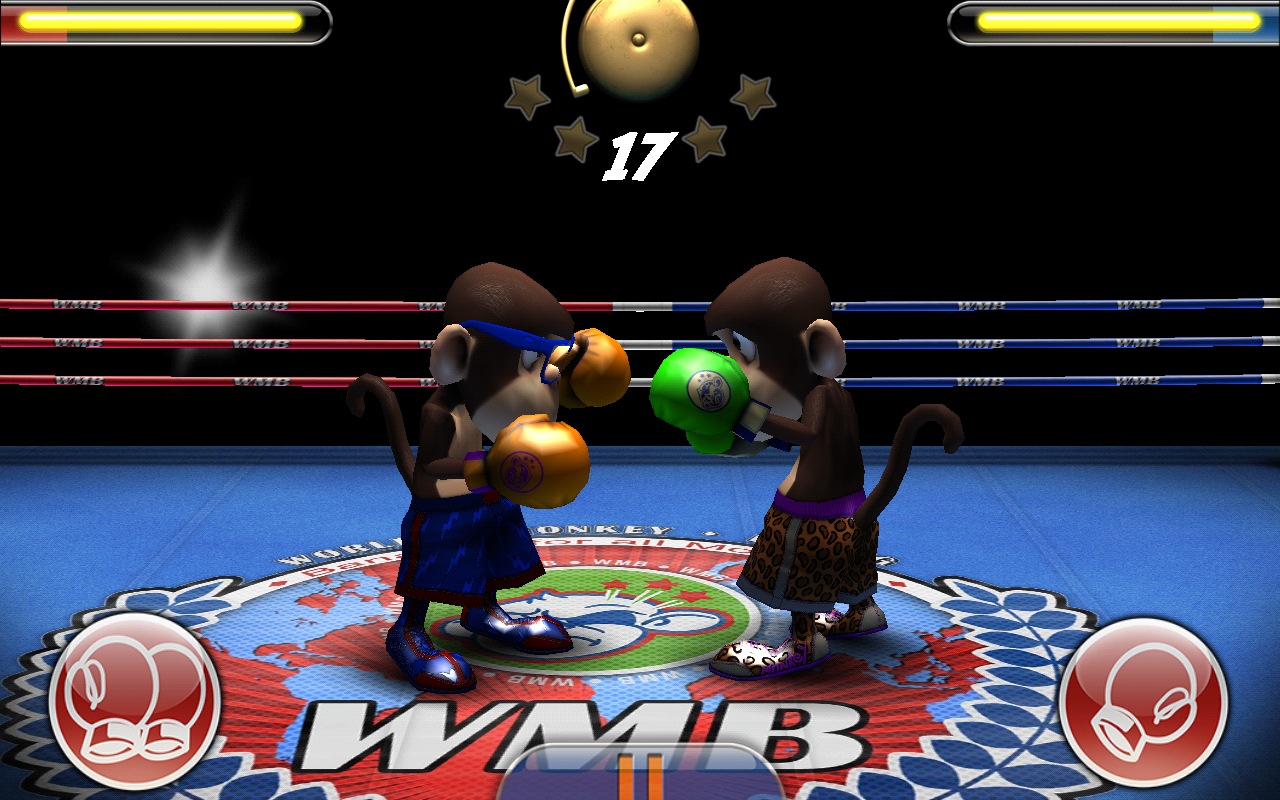This screenshot has width=1280, height=800.
Task: Click the red stamina segment under the left bar
Action: 30,35
